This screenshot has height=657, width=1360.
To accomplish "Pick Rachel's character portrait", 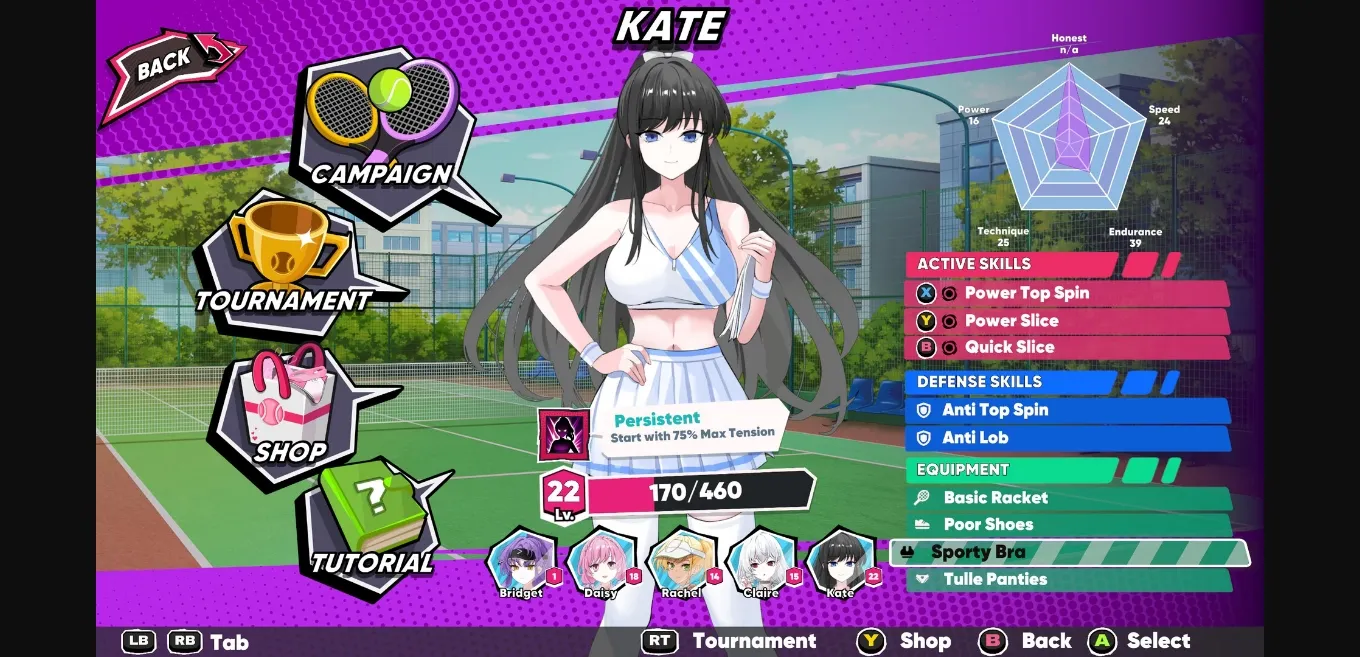I will tap(681, 562).
